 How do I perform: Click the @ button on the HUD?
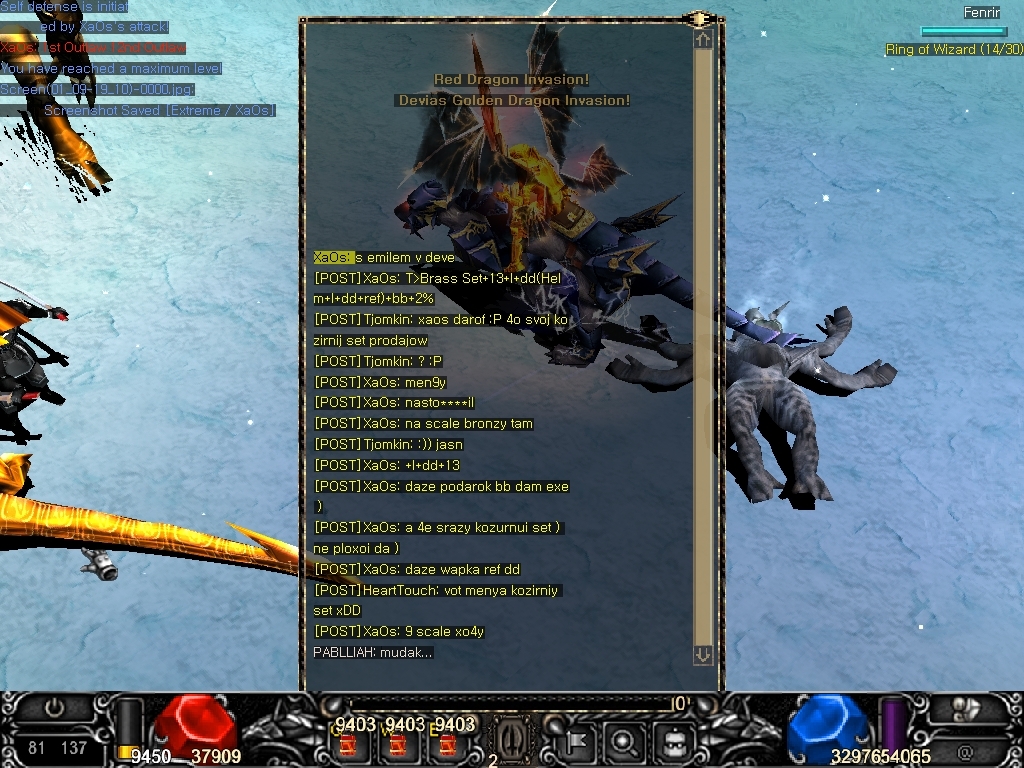pyautogui.click(x=965, y=752)
